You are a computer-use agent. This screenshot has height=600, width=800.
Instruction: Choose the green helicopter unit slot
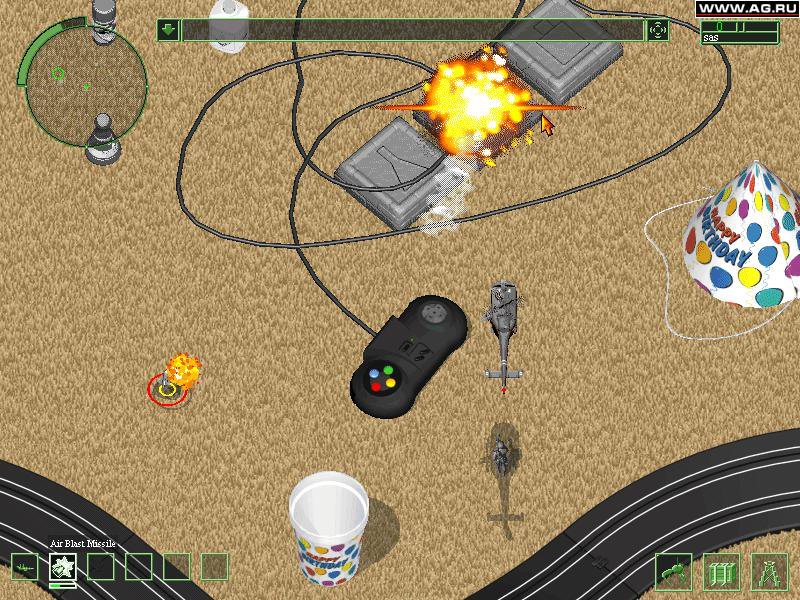tap(26, 567)
